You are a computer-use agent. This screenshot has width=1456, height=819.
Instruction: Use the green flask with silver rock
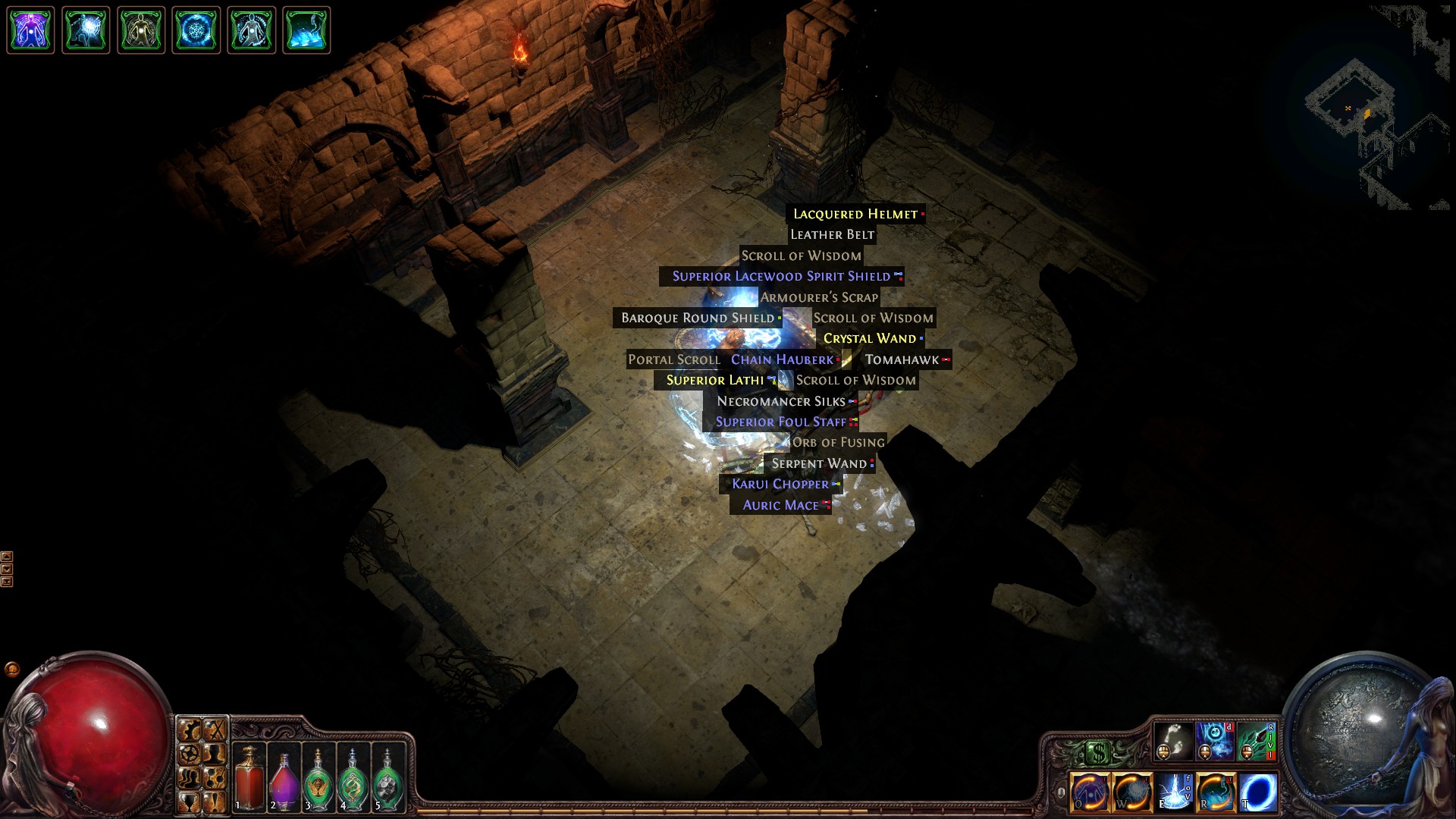[388, 777]
